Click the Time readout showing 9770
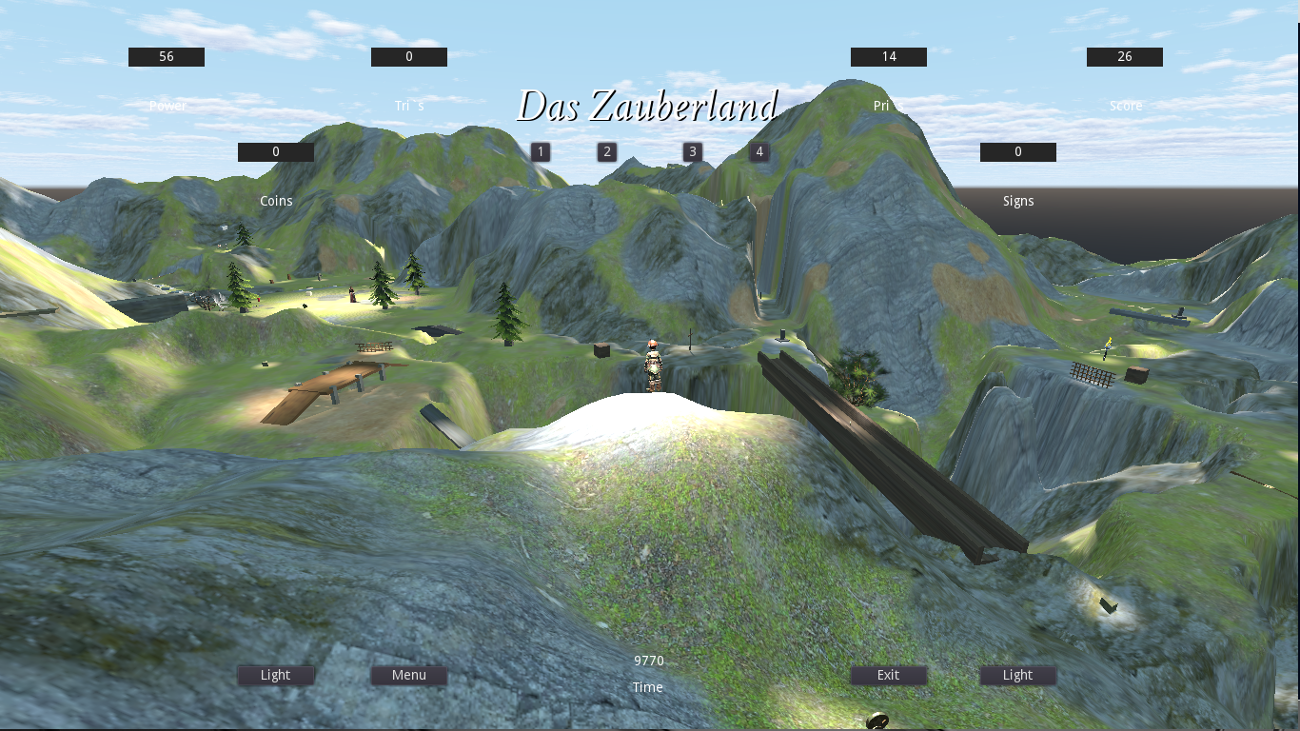 [648, 660]
